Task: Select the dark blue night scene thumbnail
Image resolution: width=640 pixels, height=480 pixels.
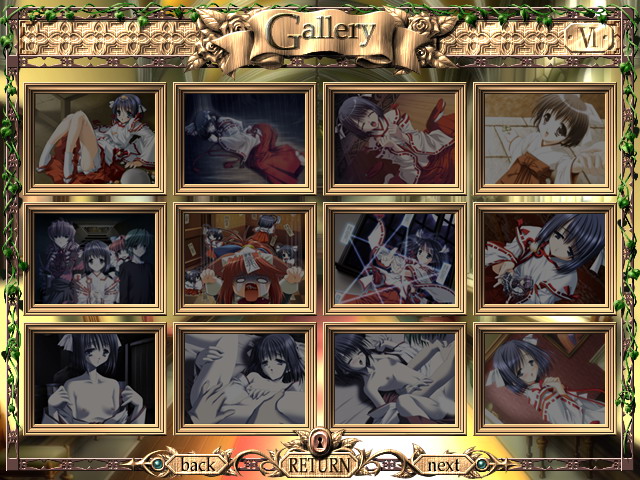Action: [x=245, y=137]
